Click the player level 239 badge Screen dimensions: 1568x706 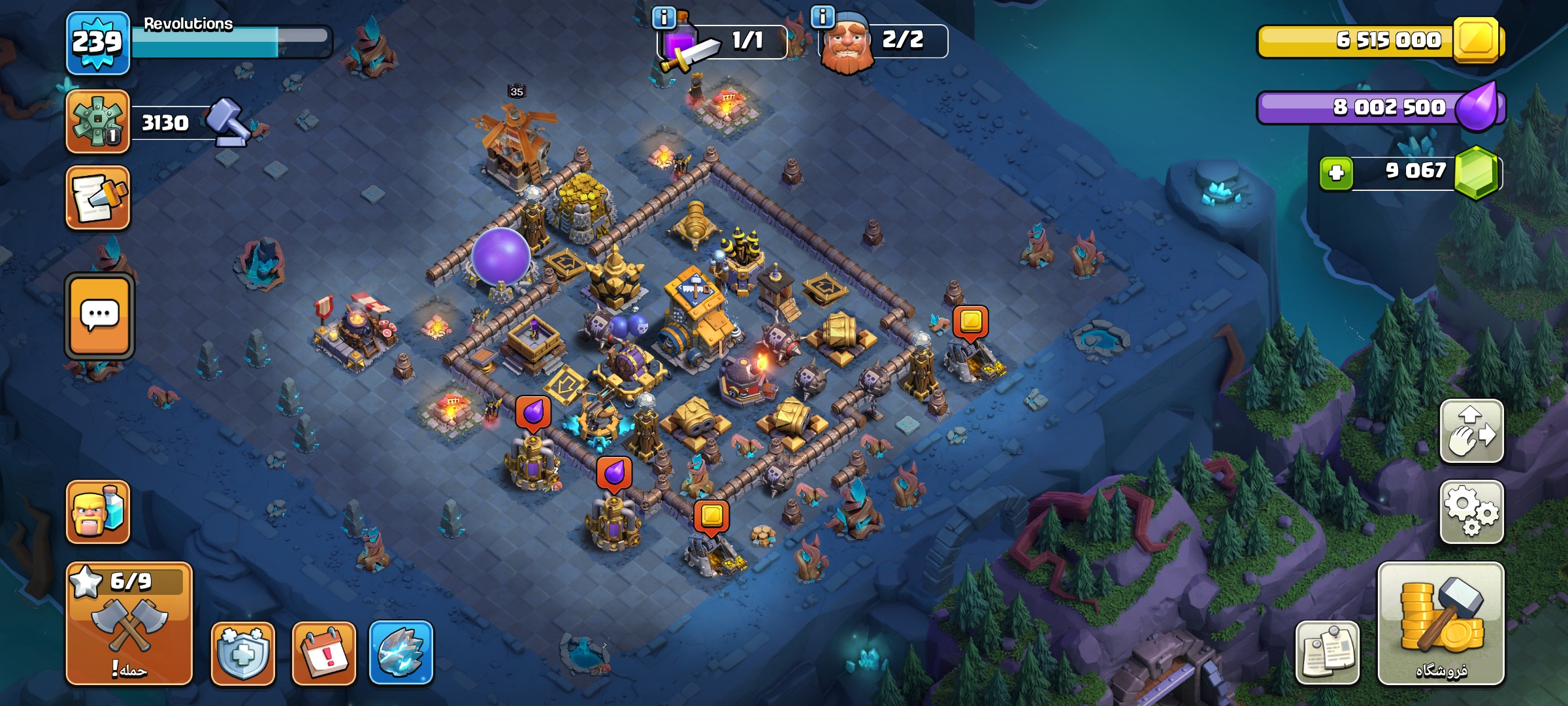click(97, 43)
